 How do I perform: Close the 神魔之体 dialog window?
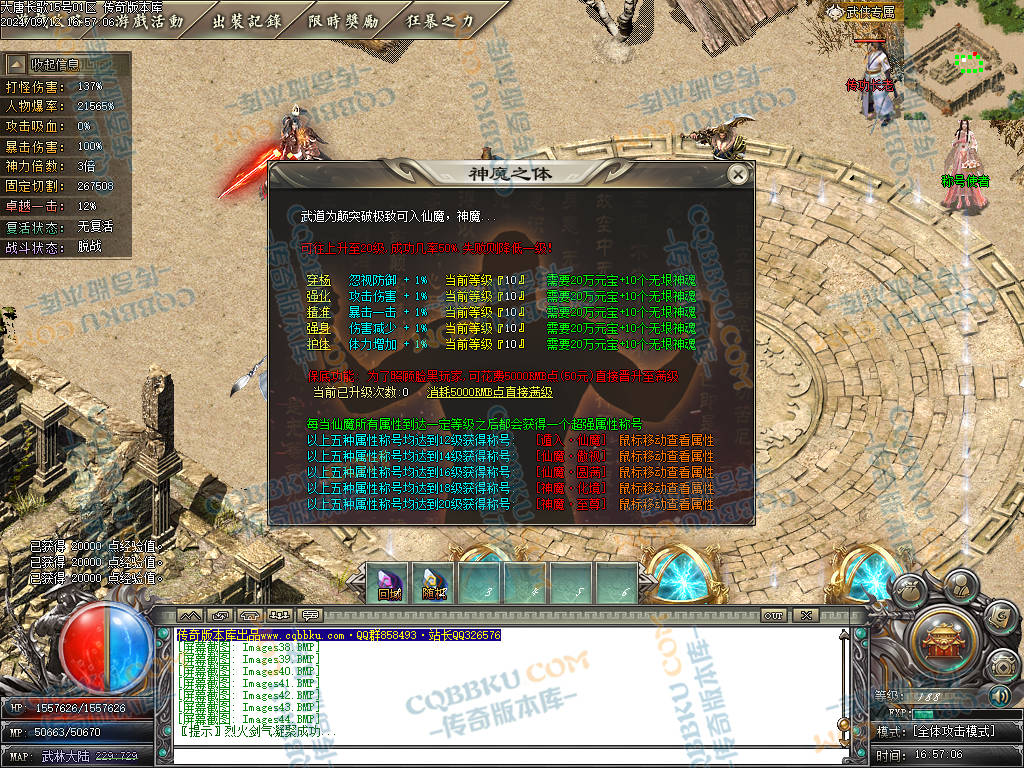coord(738,174)
